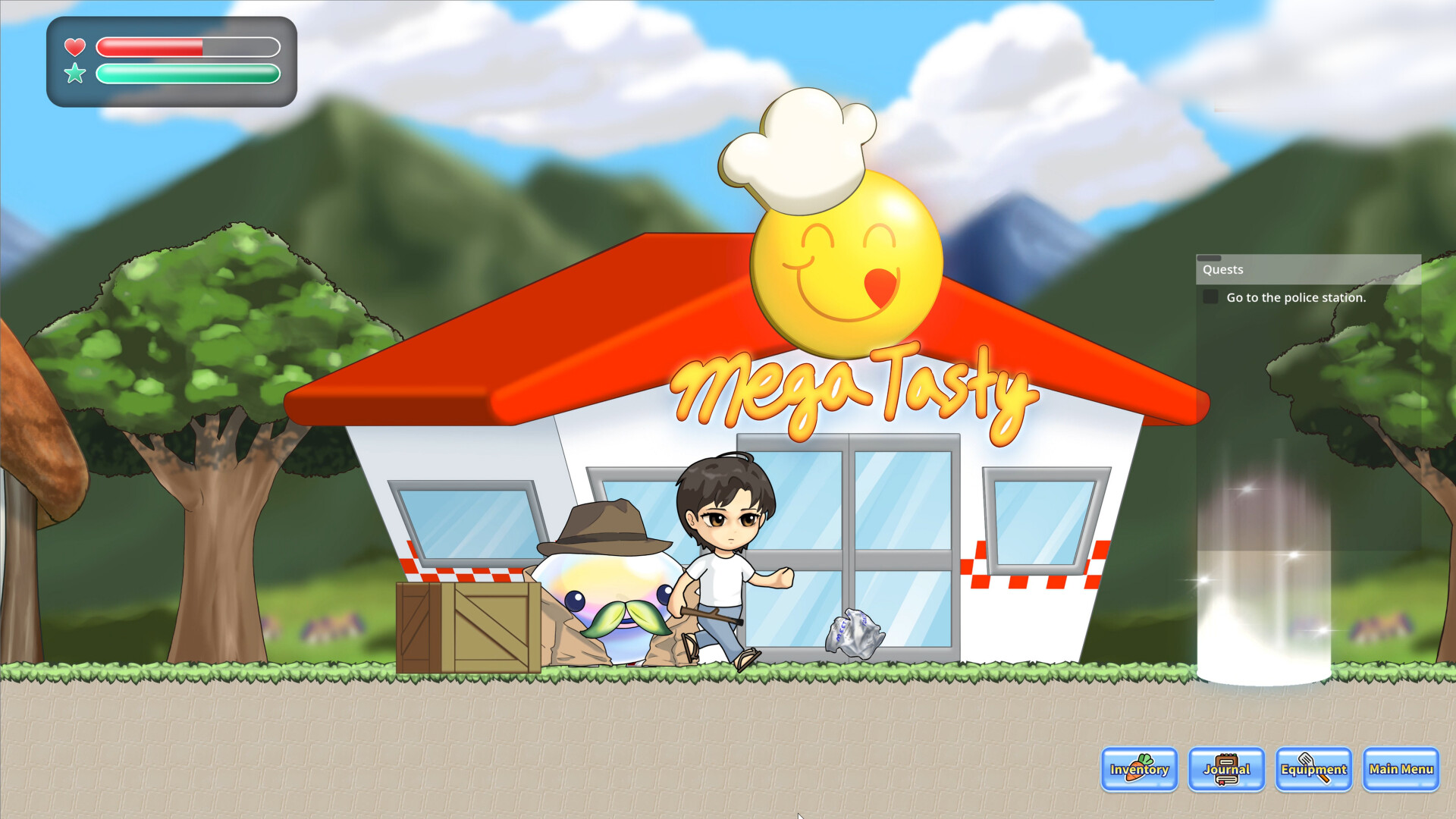Open the Equipment screen
Viewport: 1456px width, 819px height.
point(1313,770)
